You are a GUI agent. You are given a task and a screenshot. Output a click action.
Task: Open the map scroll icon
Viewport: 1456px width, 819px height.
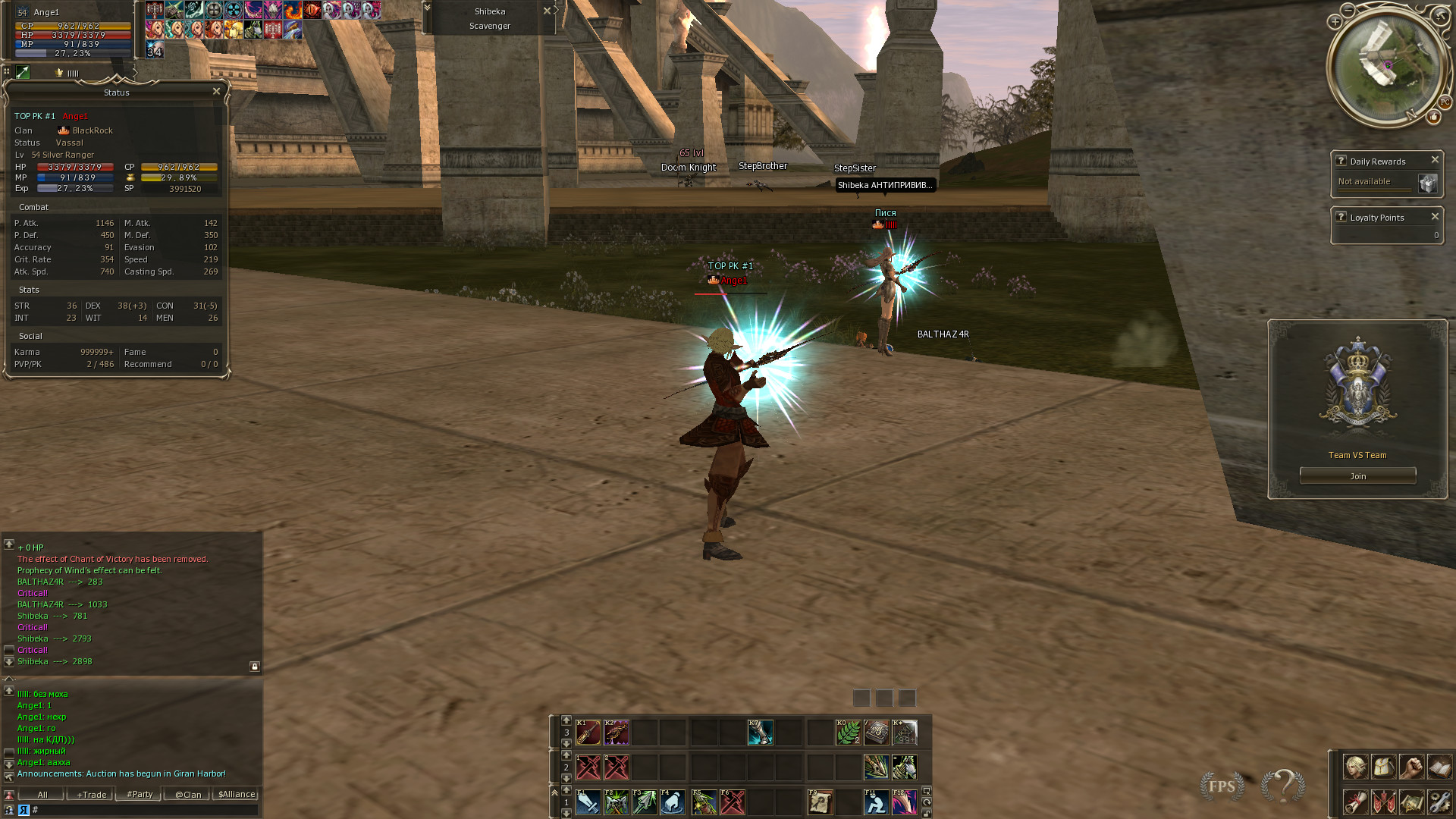[1411, 802]
